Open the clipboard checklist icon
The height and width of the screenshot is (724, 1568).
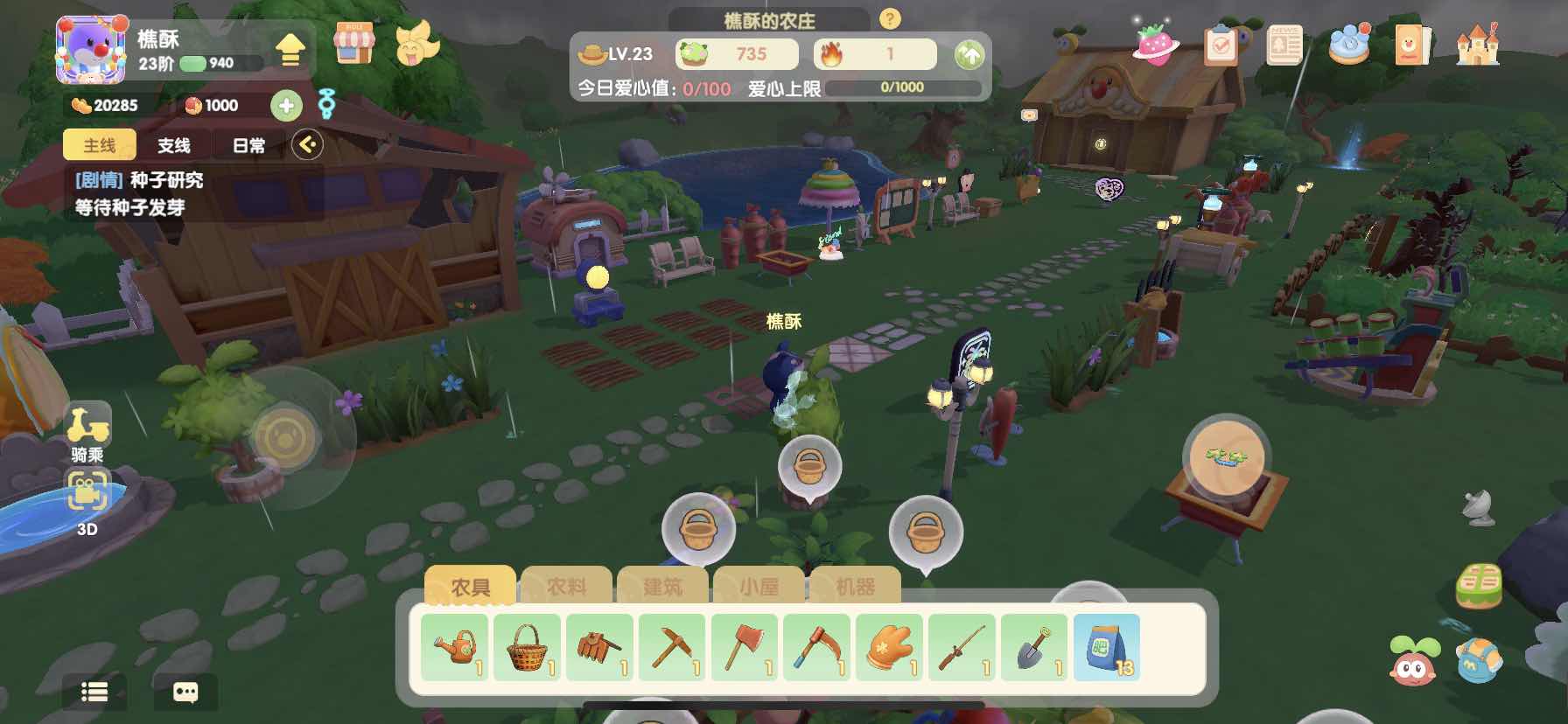click(1221, 45)
